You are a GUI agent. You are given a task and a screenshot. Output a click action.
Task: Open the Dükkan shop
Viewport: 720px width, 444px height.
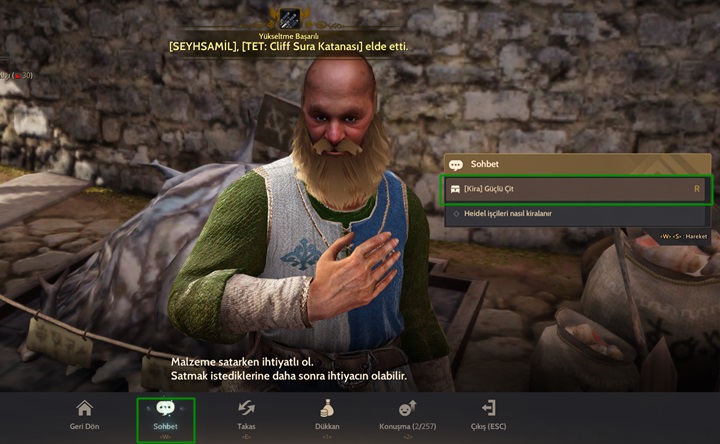(x=327, y=415)
